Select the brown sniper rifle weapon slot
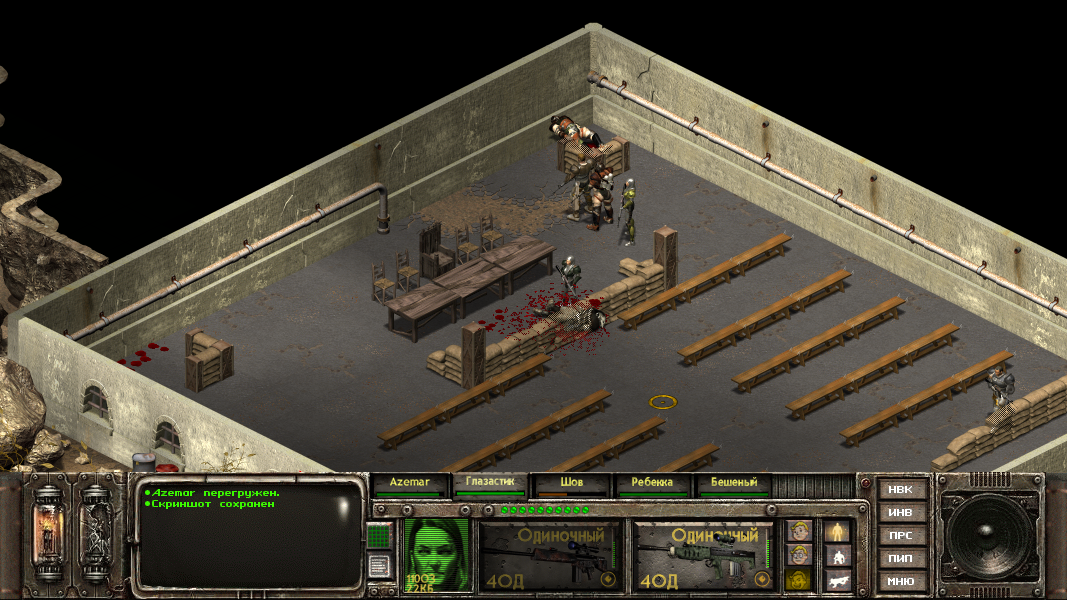Image resolution: width=1067 pixels, height=600 pixels. (x=547, y=555)
